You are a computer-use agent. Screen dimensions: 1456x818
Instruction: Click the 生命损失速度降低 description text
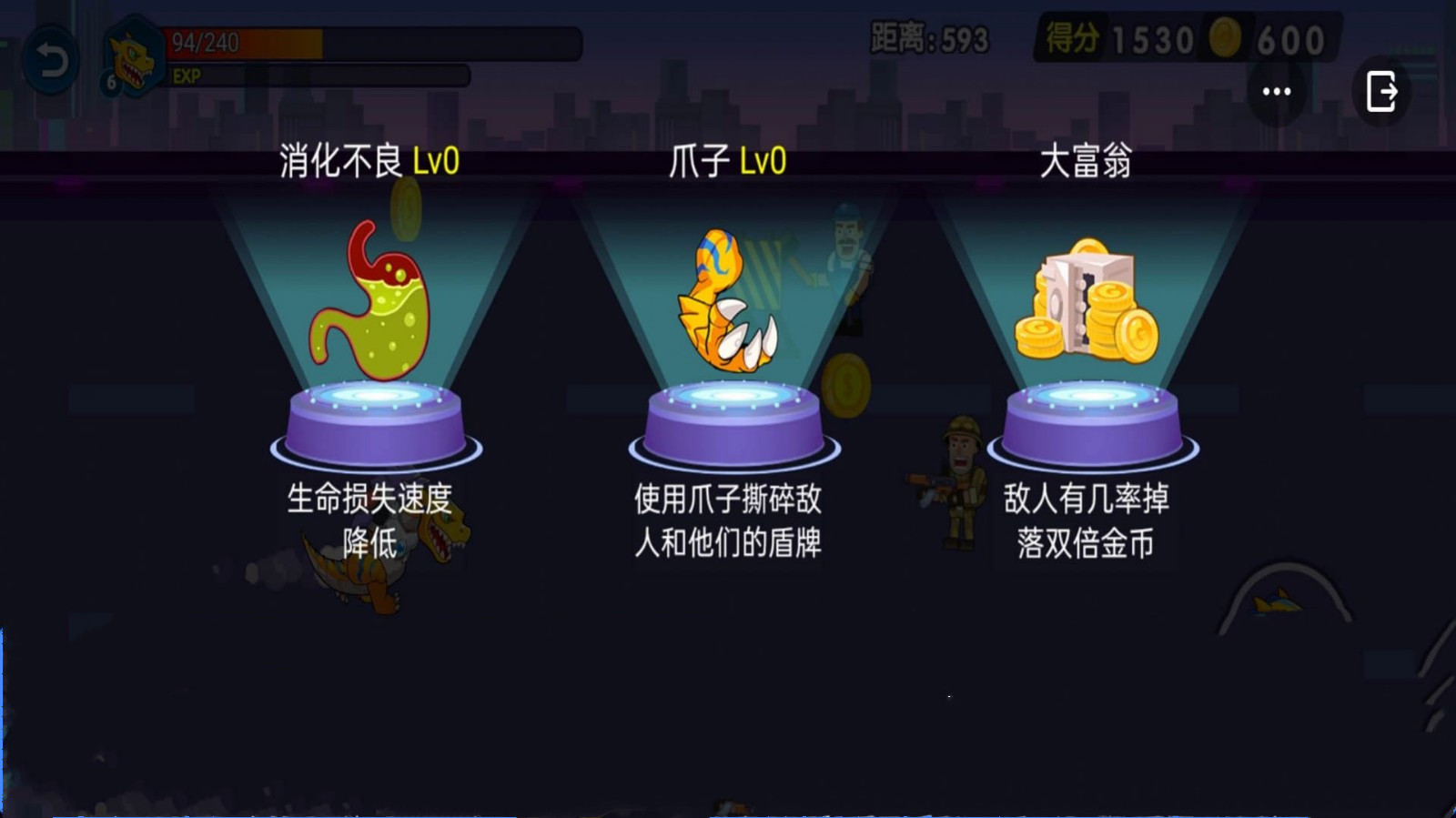pyautogui.click(x=369, y=519)
